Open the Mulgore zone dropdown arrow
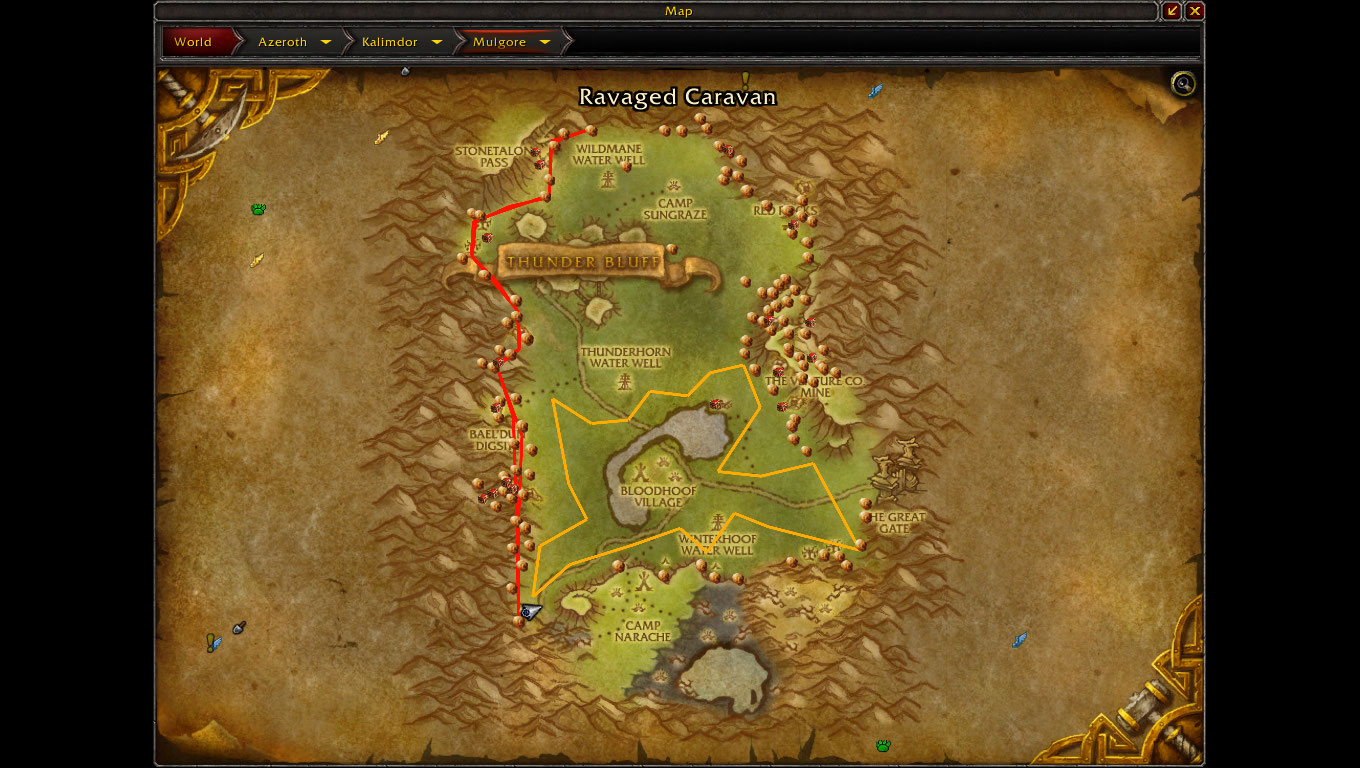Screen dimensions: 1360x768 [545, 42]
